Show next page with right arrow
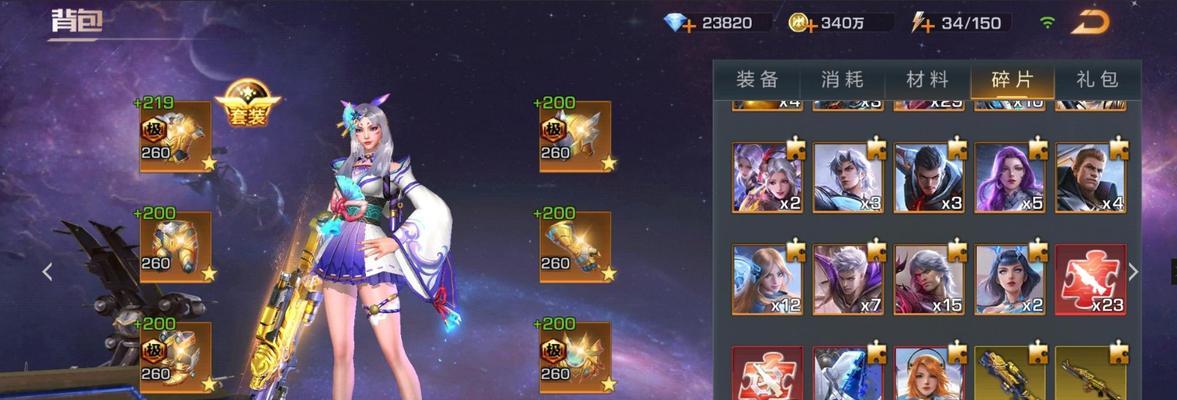Image resolution: width=1177 pixels, height=400 pixels. (1133, 271)
